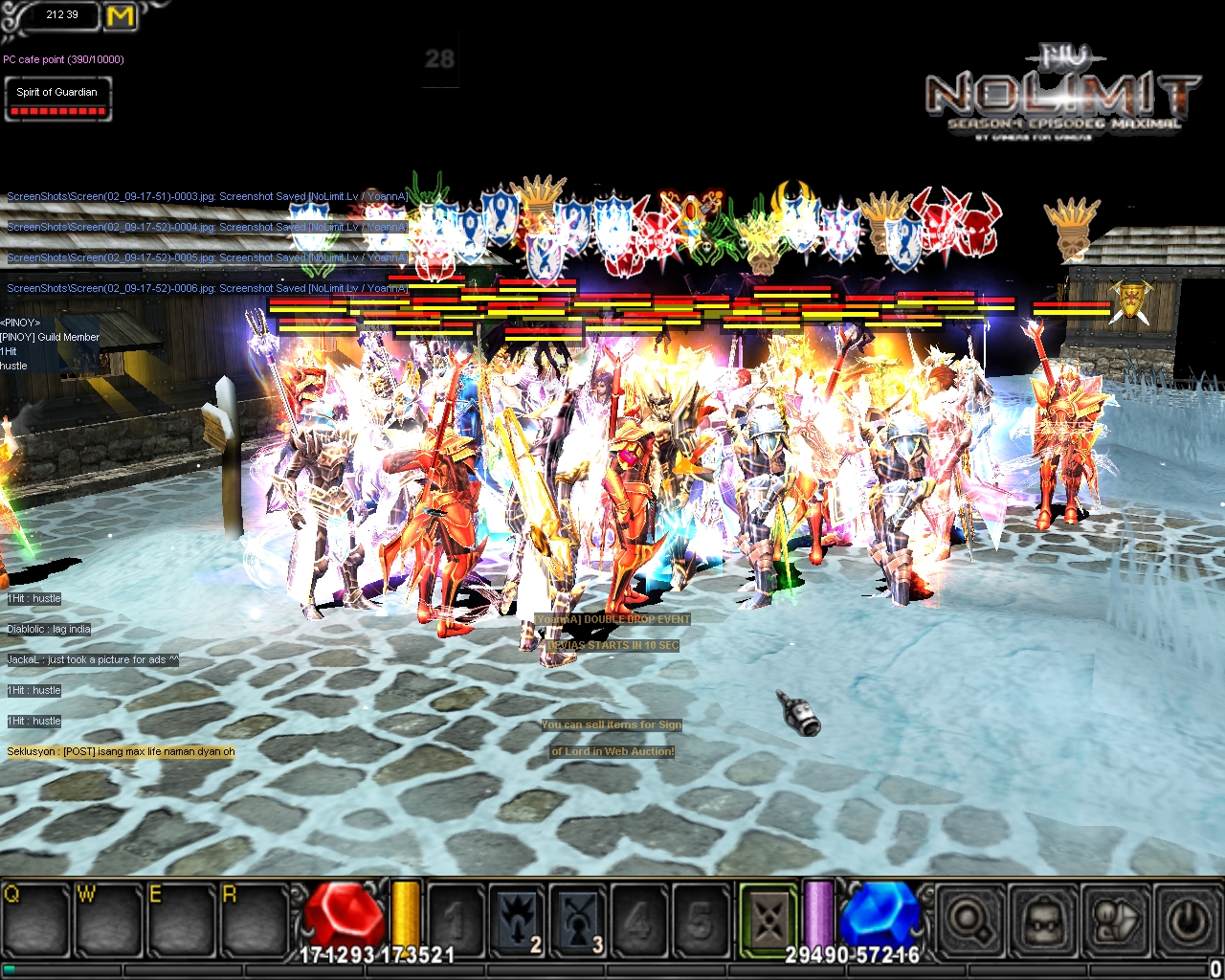Open the magnifying glass menu button
1225x980 pixels.
[x=969, y=921]
